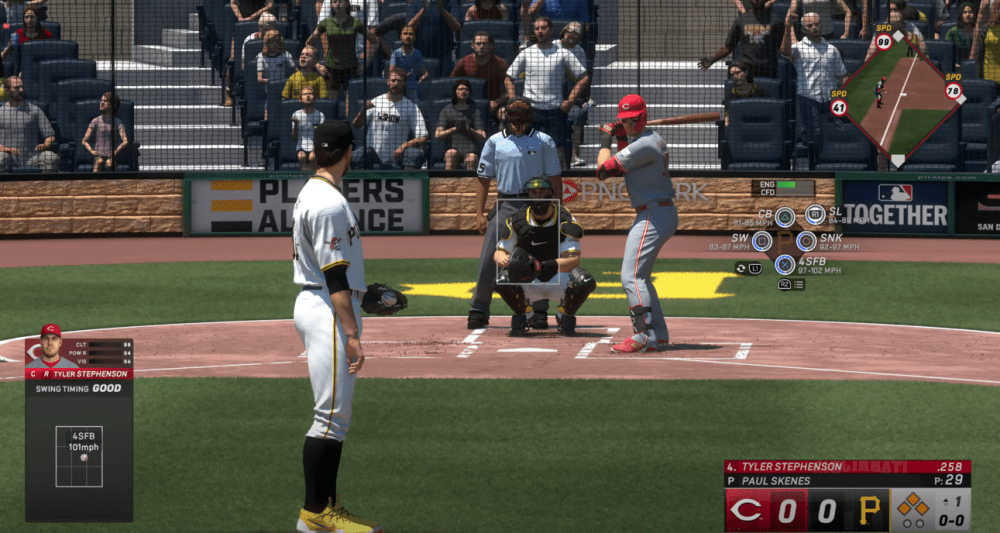Choose the 4SFB four-seam fastball
The height and width of the screenshot is (533, 1000).
pyautogui.click(x=785, y=265)
